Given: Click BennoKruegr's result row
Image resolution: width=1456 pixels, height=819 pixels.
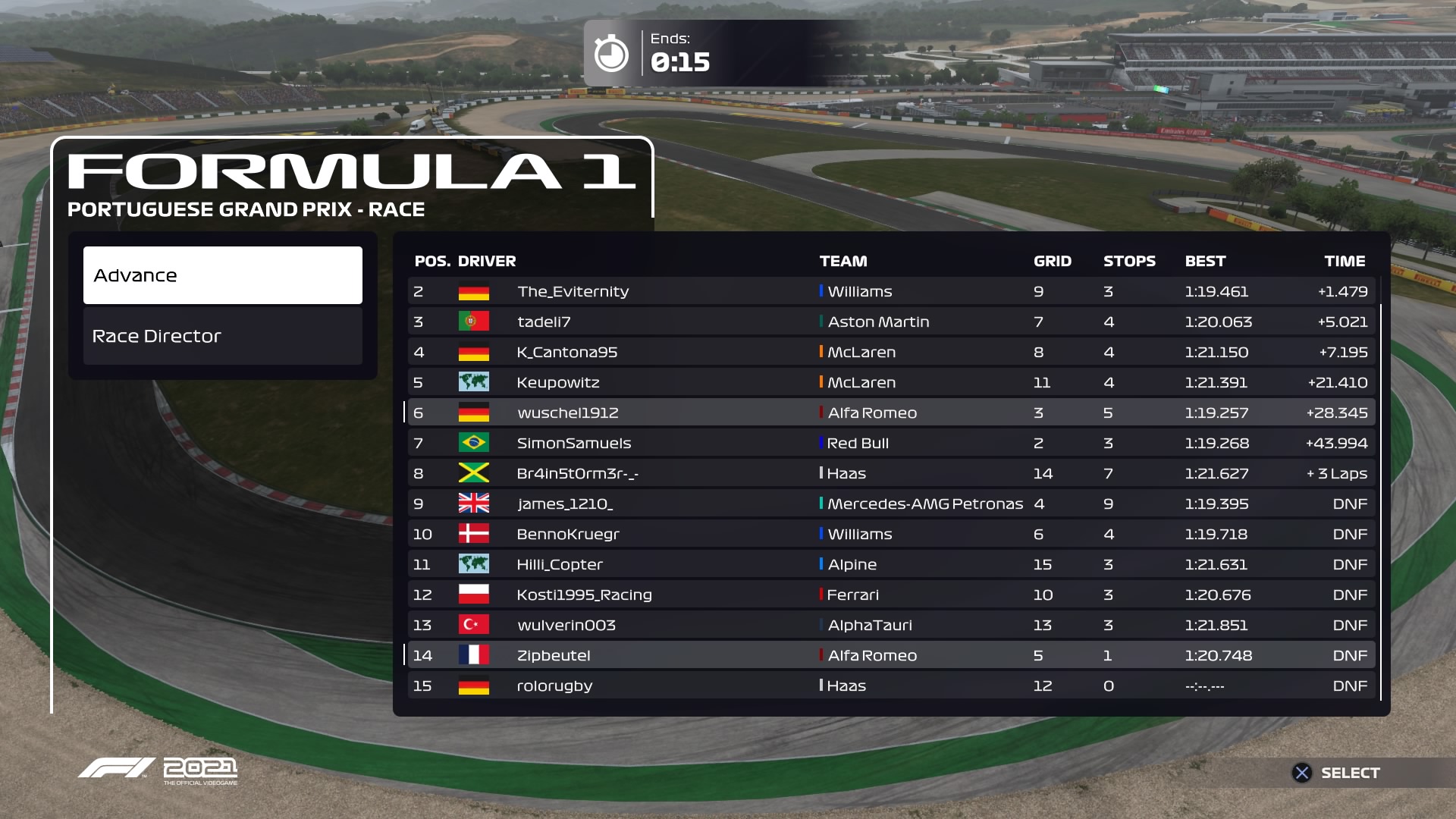Looking at the screenshot, I should click(x=891, y=534).
